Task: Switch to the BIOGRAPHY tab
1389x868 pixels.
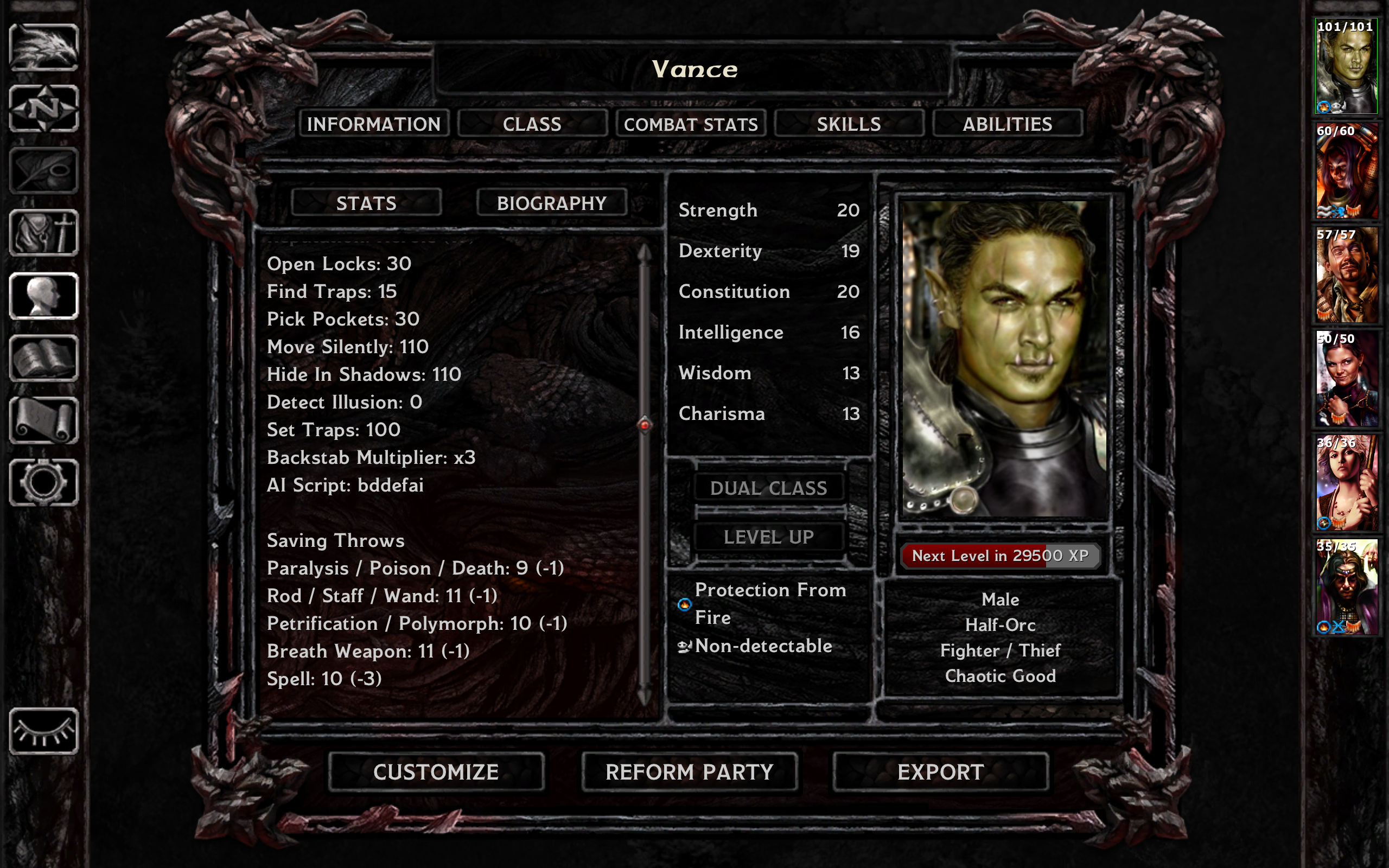Action: [x=552, y=203]
